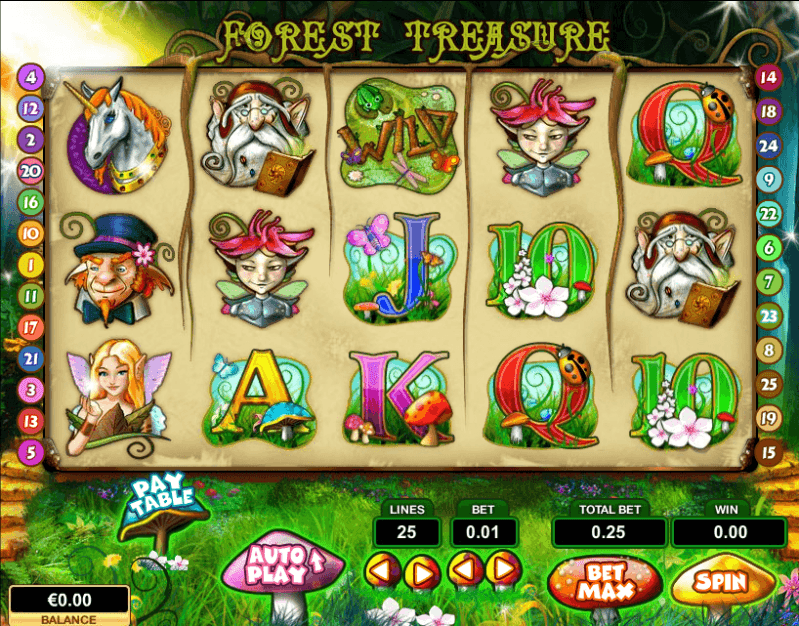Click payline marker 1
This screenshot has width=799, height=626.
coord(30,265)
